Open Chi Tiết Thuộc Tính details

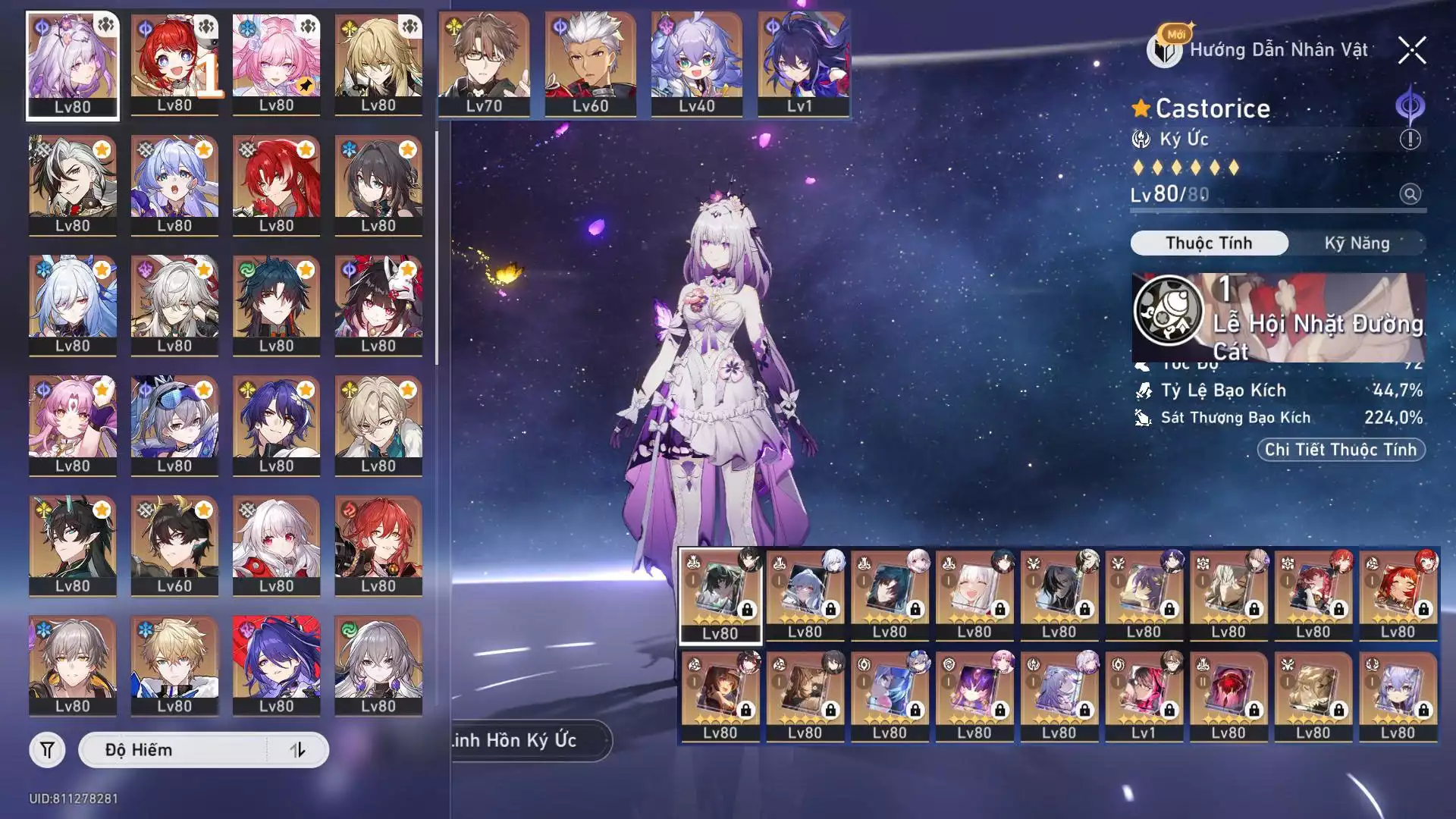click(1341, 450)
